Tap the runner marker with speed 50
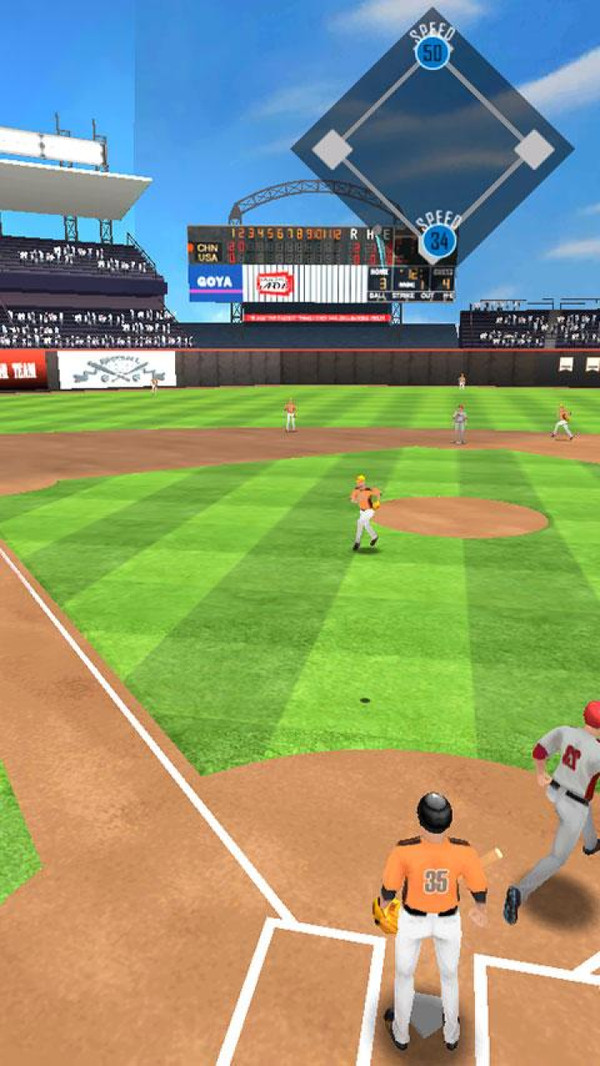Screen dimensions: 600x1066 click(x=432, y=53)
